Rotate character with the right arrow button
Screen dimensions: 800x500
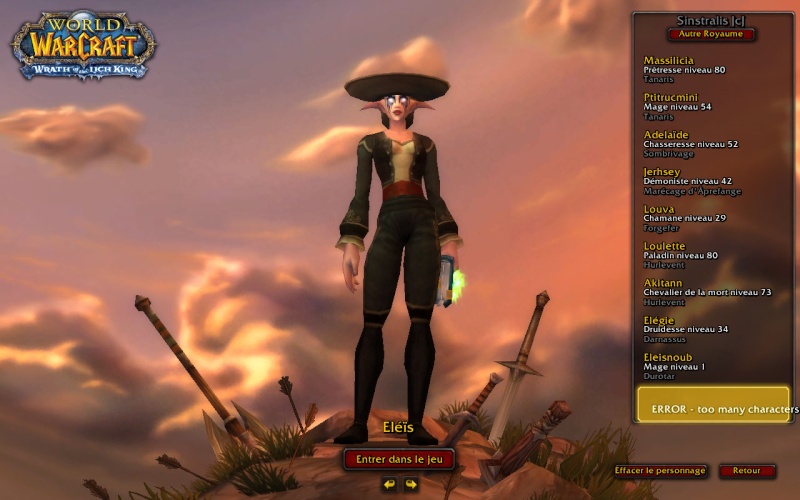click(410, 484)
